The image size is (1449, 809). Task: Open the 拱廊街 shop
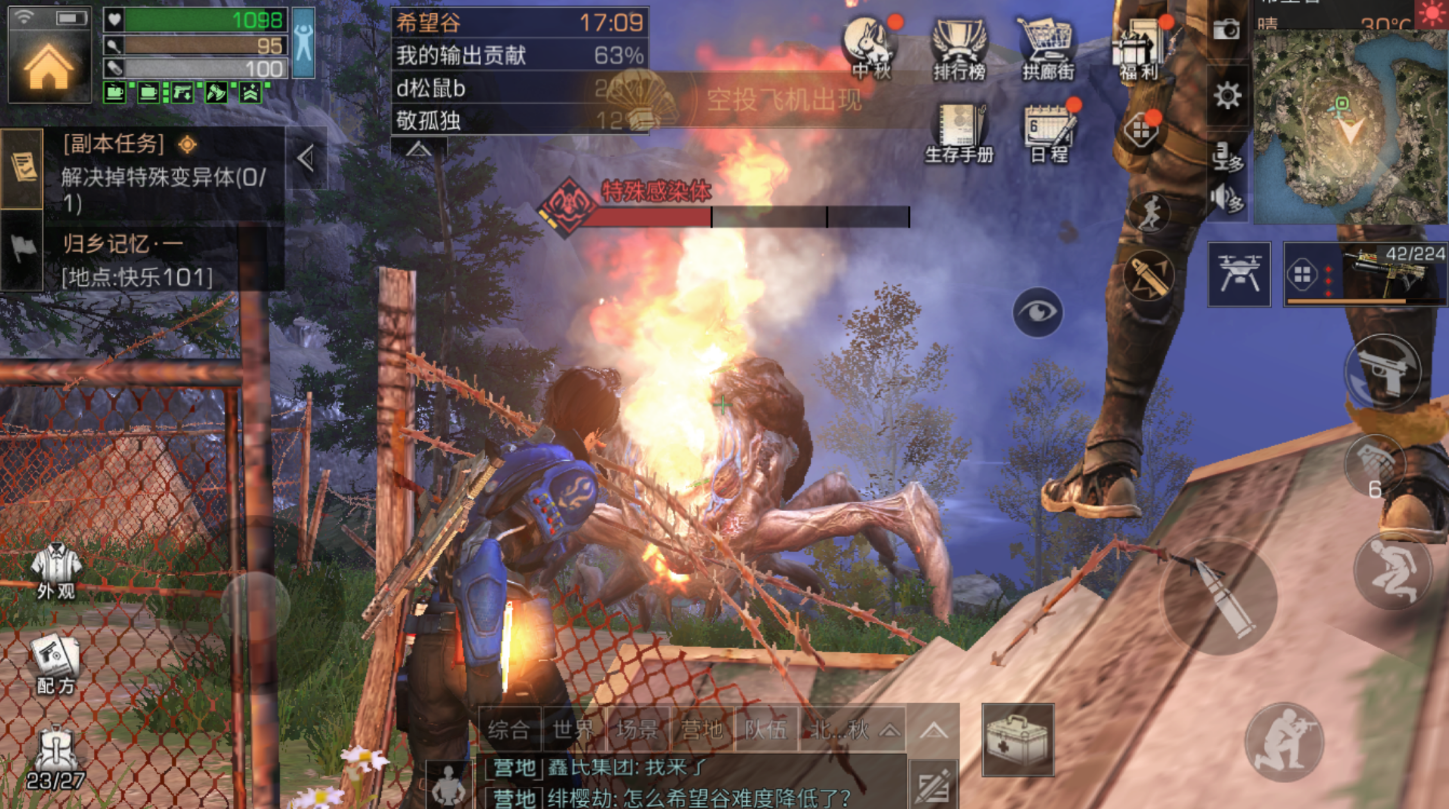click(x=1047, y=45)
